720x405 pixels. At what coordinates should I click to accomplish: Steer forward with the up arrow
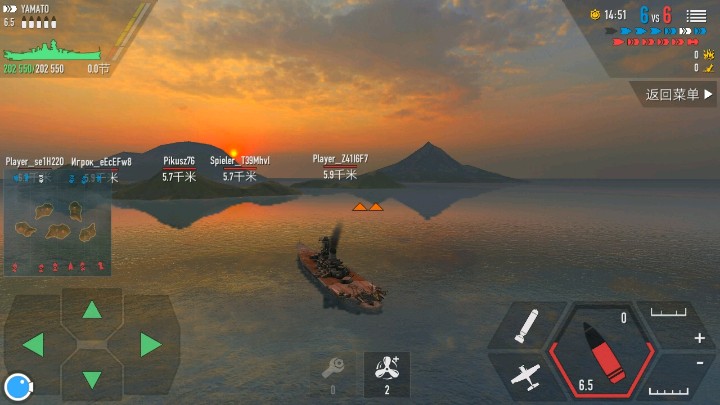click(92, 309)
